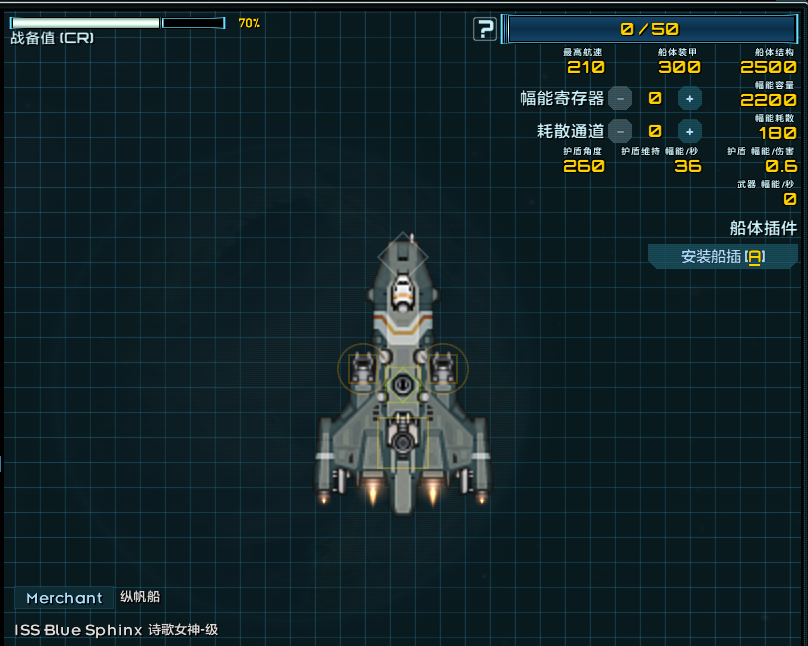Choose the left circular turret mount

point(361,367)
